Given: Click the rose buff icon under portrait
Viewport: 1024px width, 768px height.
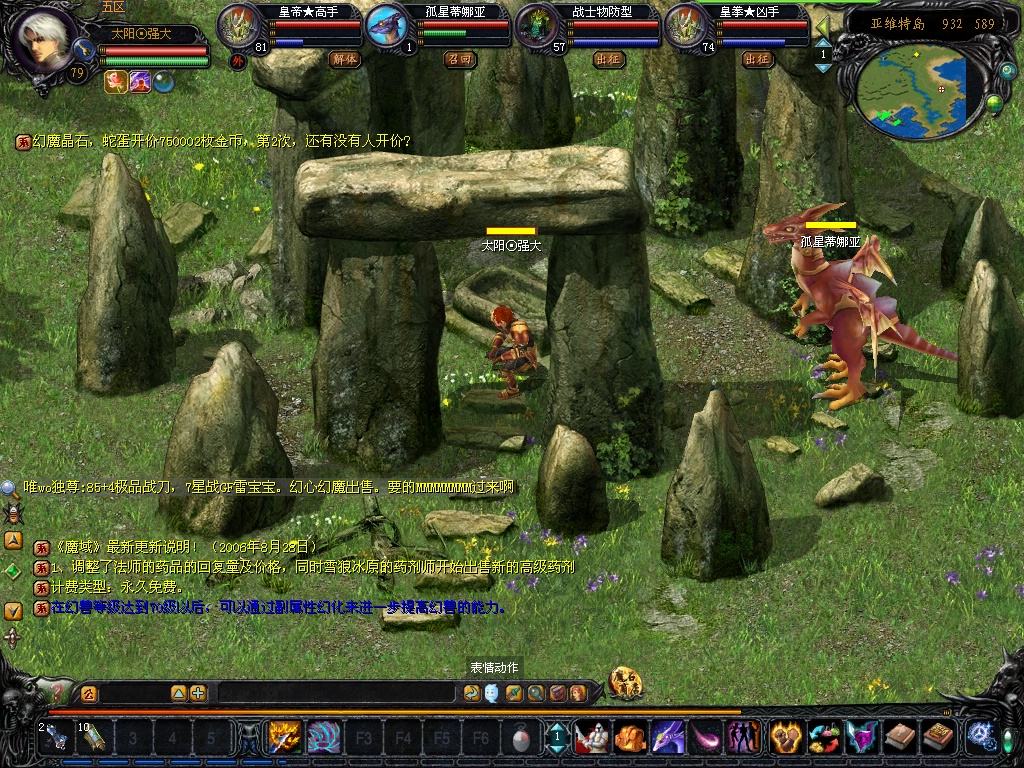Looking at the screenshot, I should coord(114,82).
